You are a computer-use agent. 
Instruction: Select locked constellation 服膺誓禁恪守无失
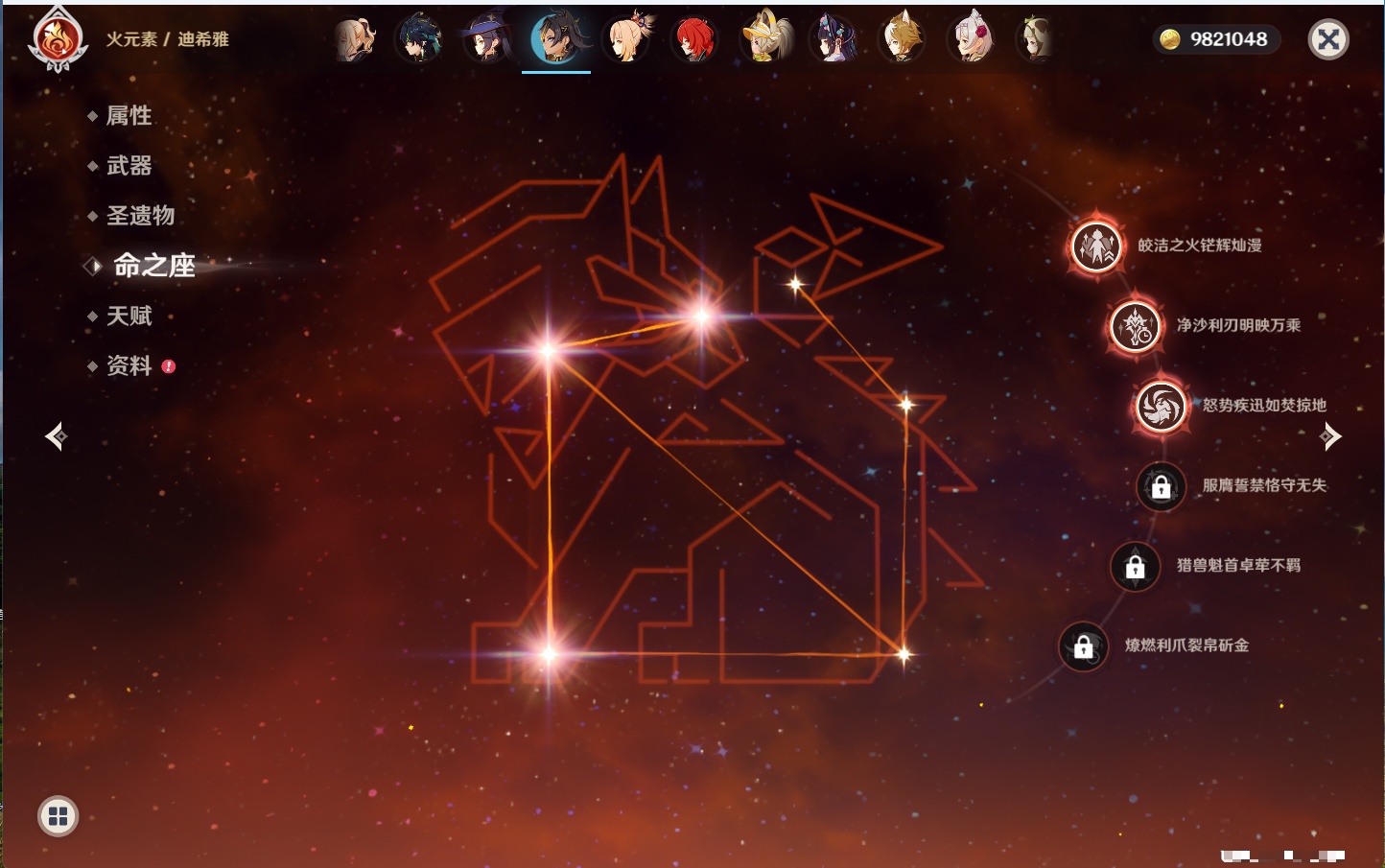[1161, 486]
